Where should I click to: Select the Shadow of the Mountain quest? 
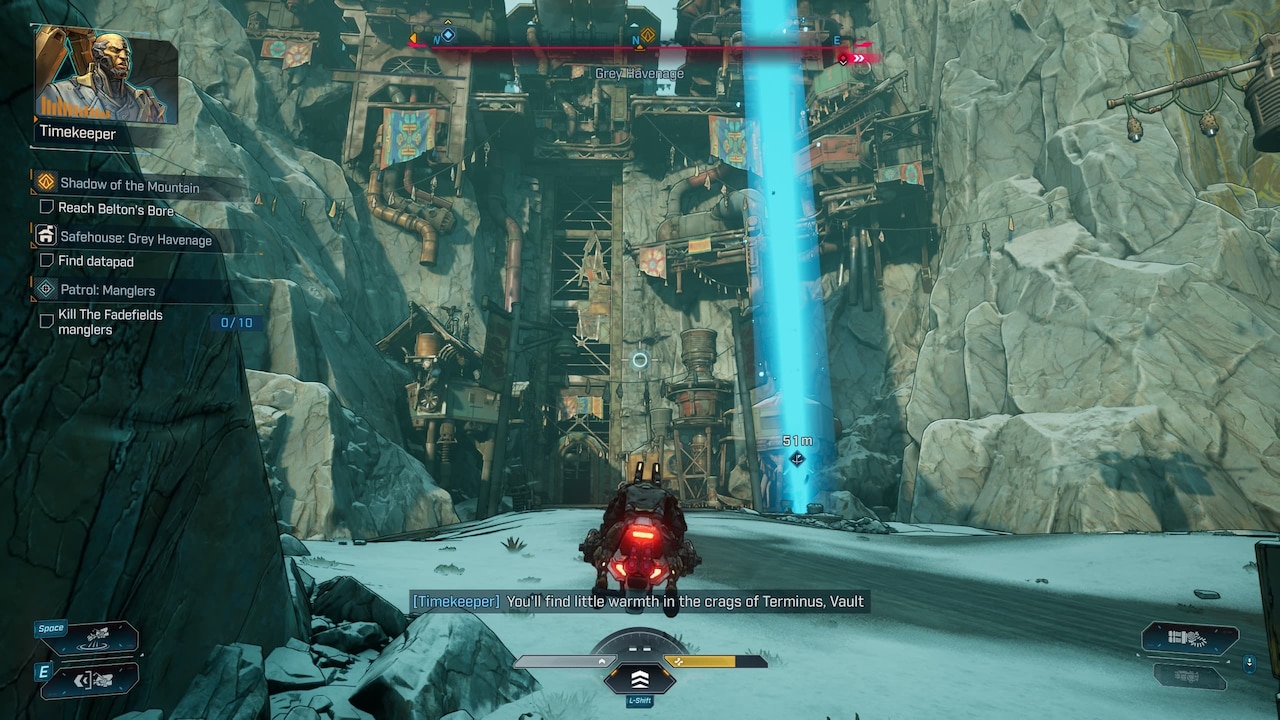pyautogui.click(x=129, y=186)
